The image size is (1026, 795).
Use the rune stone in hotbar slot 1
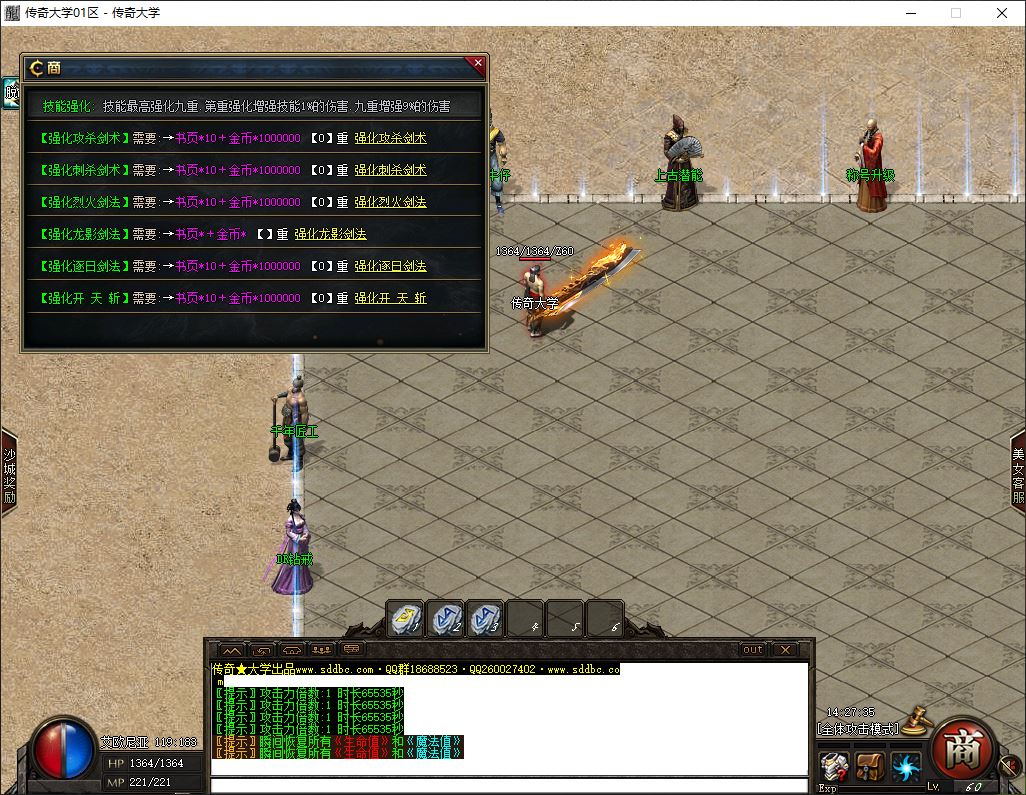(x=407, y=620)
